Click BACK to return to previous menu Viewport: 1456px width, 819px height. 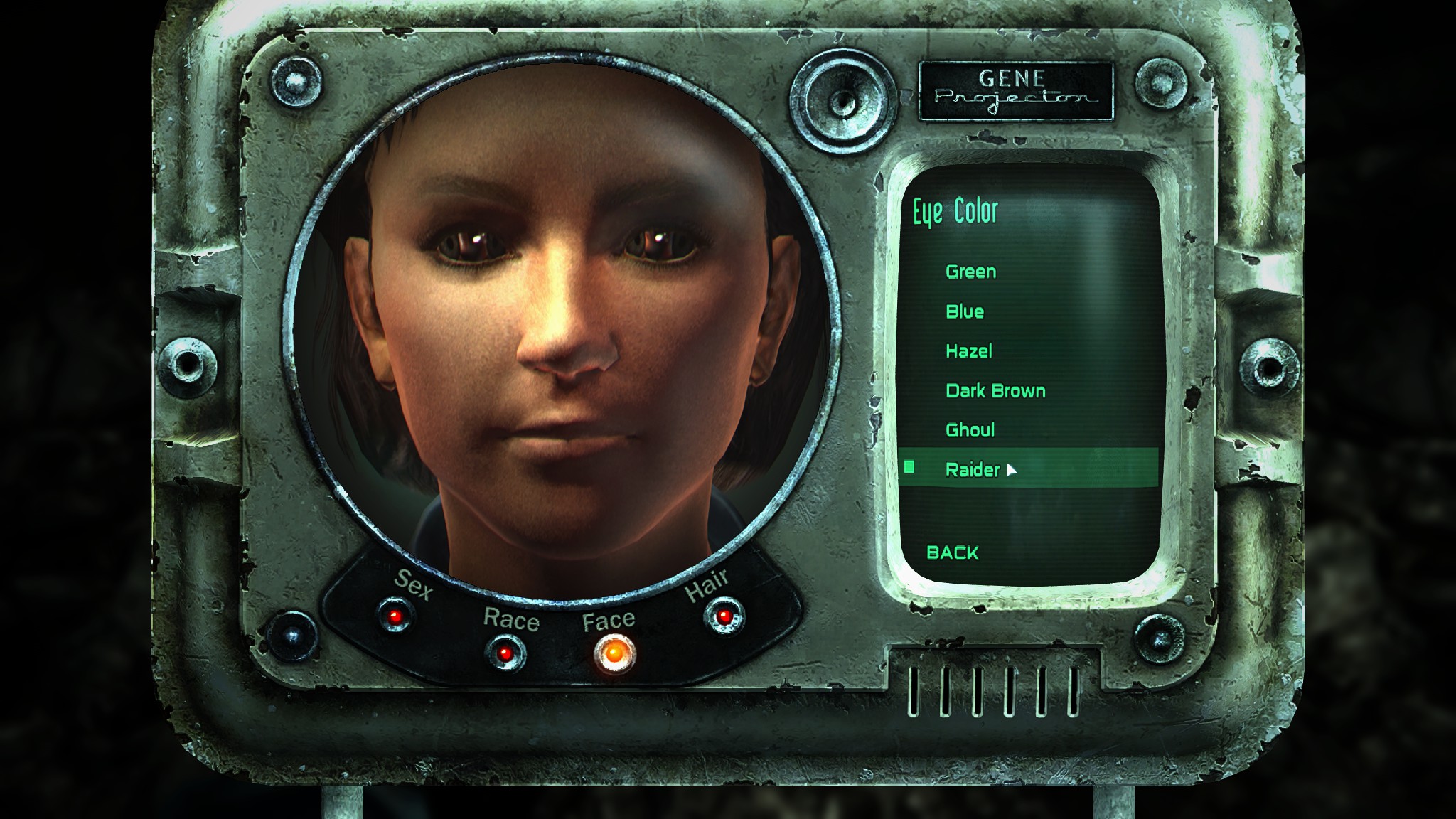click(x=953, y=552)
